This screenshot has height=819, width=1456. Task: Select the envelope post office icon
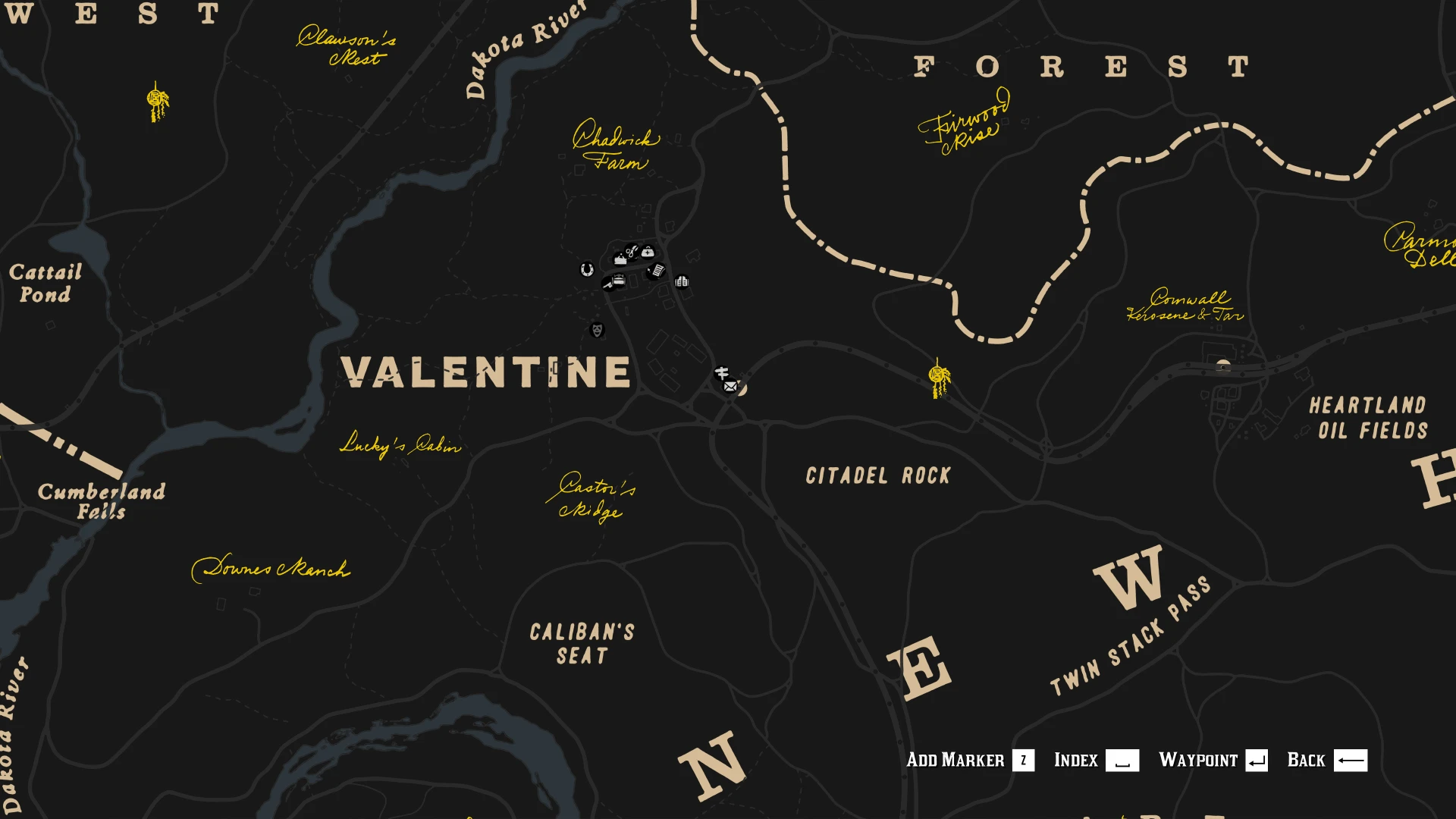point(729,386)
